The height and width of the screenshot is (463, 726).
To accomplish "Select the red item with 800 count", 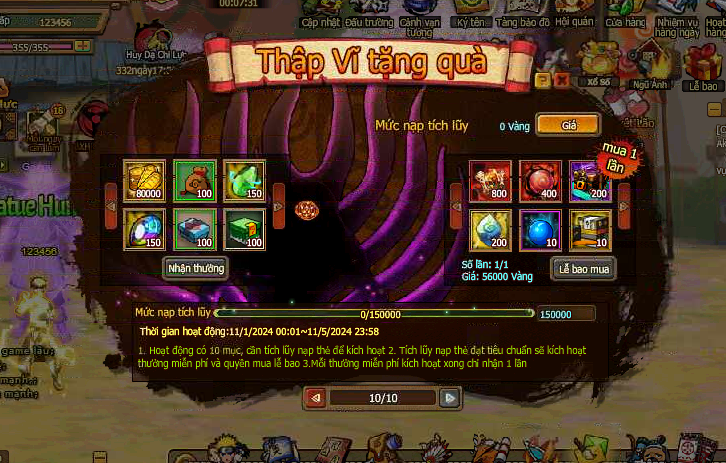I will [491, 180].
